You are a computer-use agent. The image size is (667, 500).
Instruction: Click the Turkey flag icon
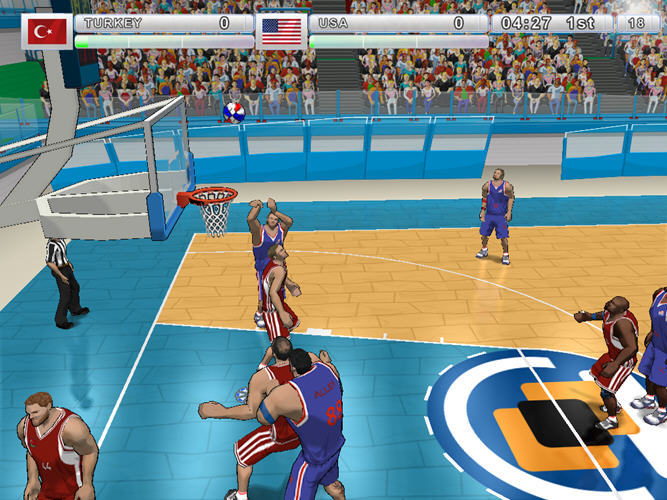tap(46, 31)
